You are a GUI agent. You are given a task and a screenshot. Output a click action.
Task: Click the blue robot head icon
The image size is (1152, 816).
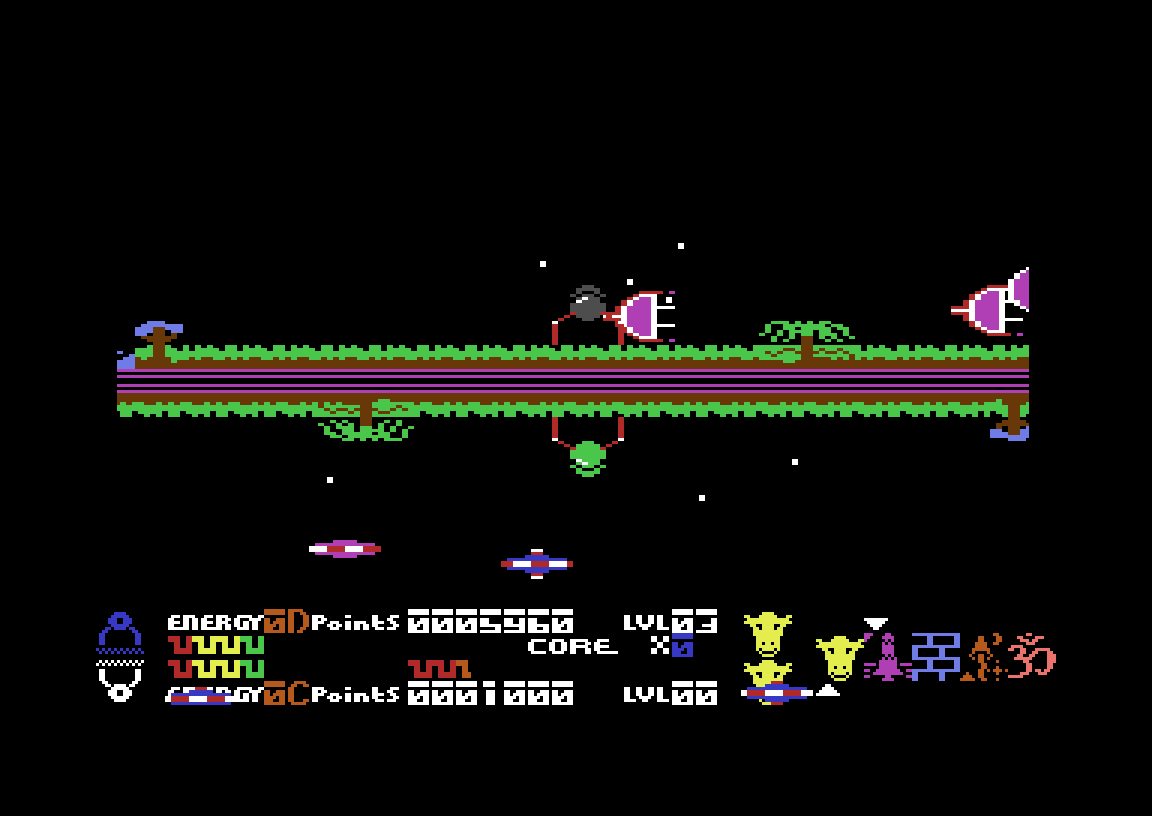point(120,632)
